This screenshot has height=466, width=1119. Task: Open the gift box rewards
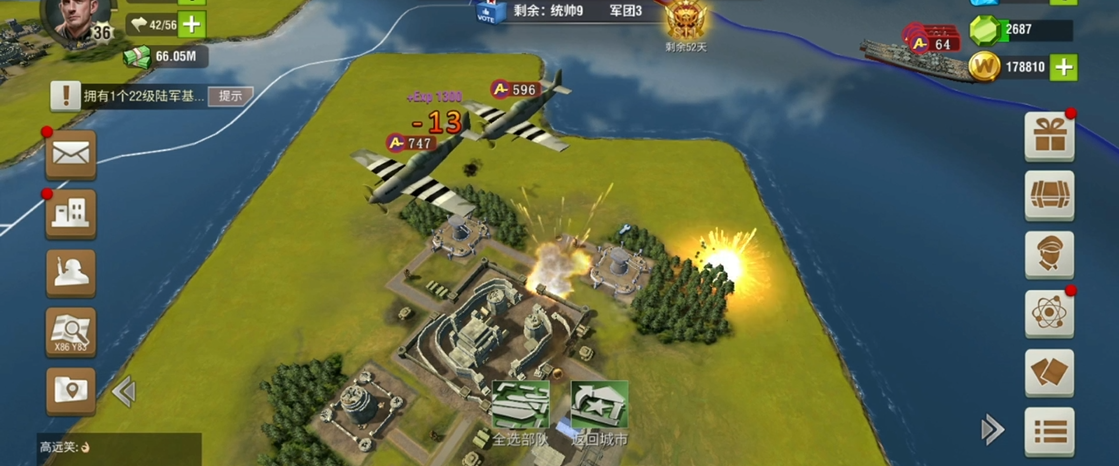[1049, 137]
